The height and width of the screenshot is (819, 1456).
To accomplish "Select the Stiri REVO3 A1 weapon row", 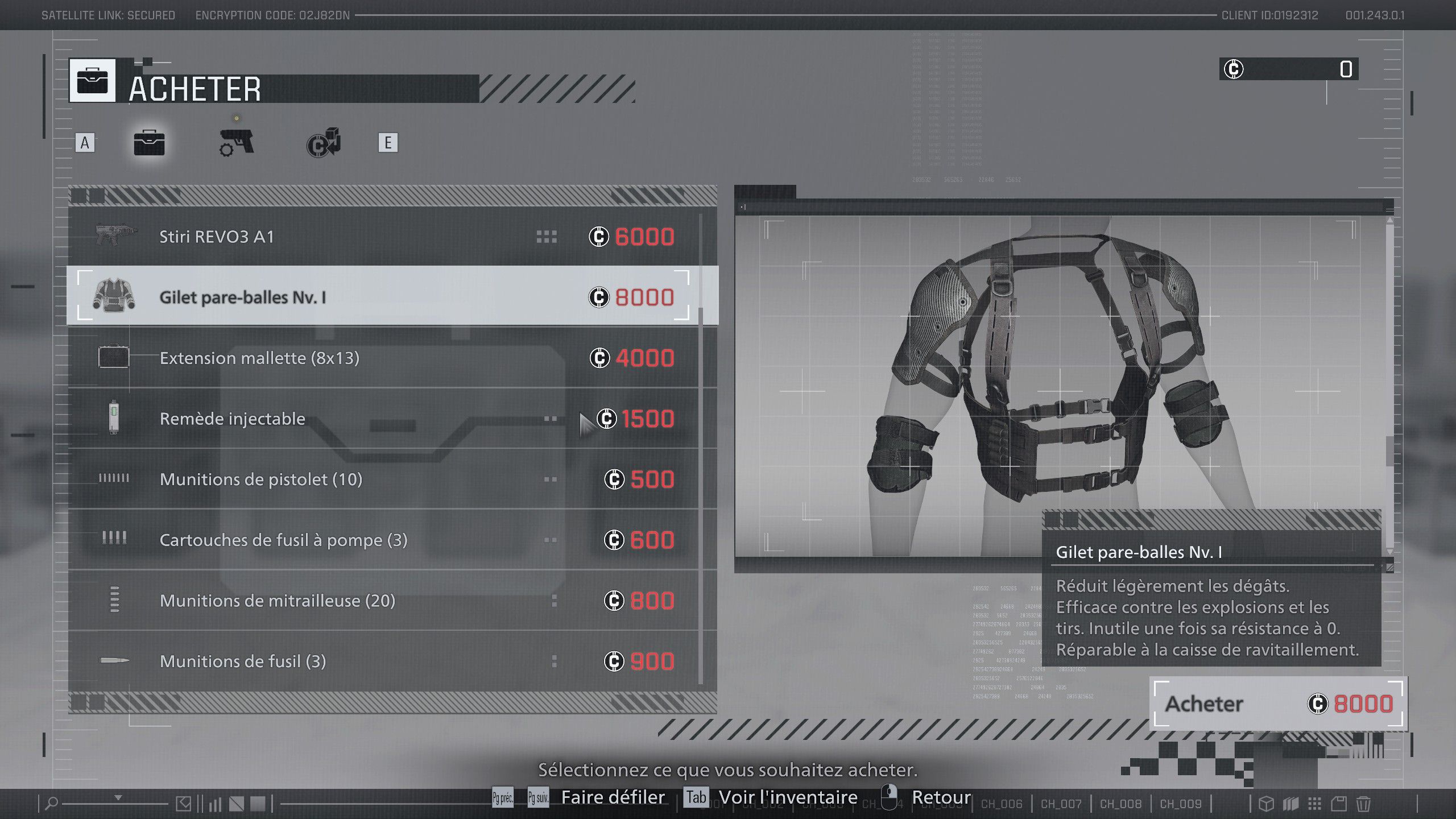I will click(387, 237).
